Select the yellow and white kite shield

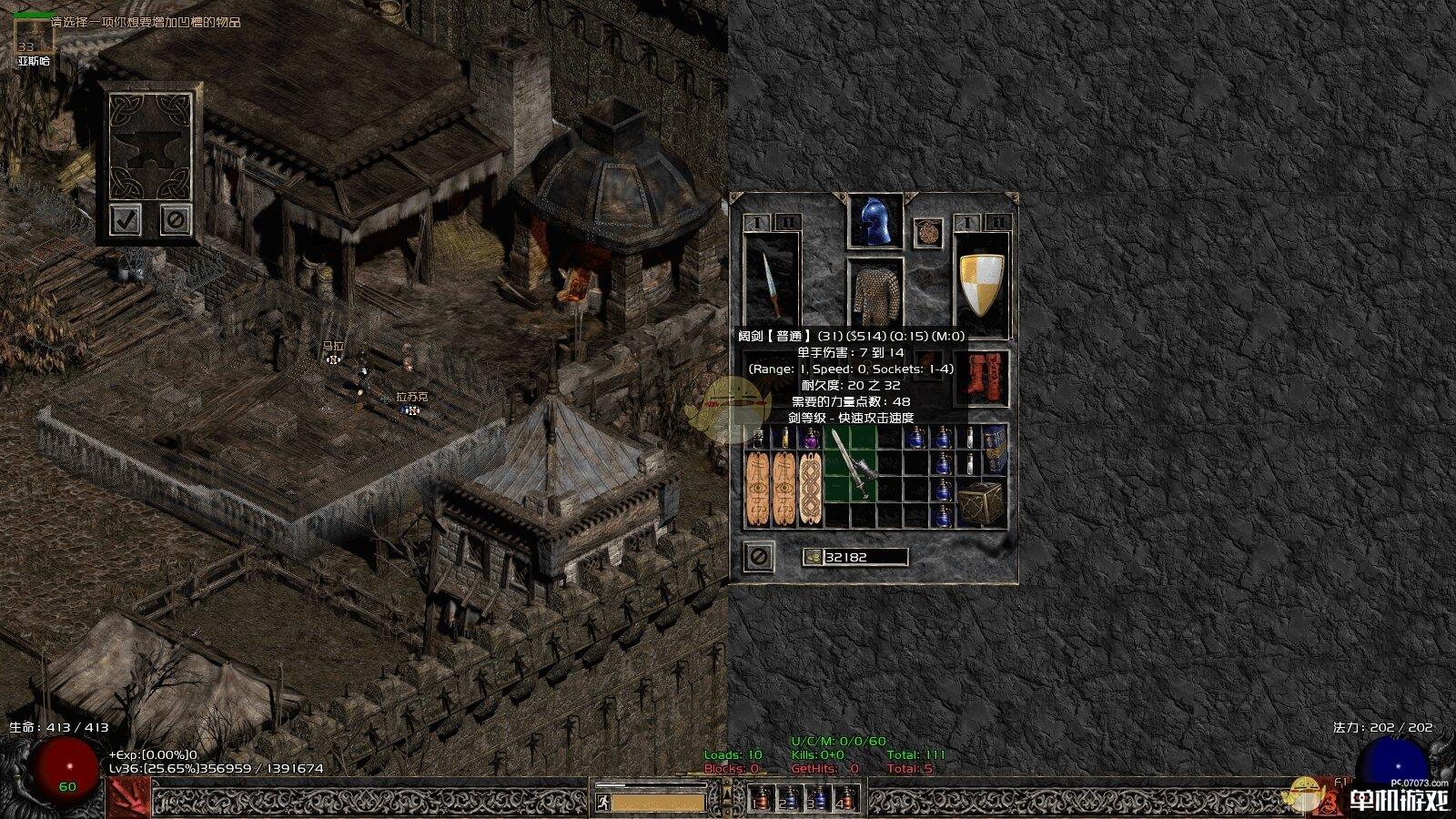click(982, 283)
